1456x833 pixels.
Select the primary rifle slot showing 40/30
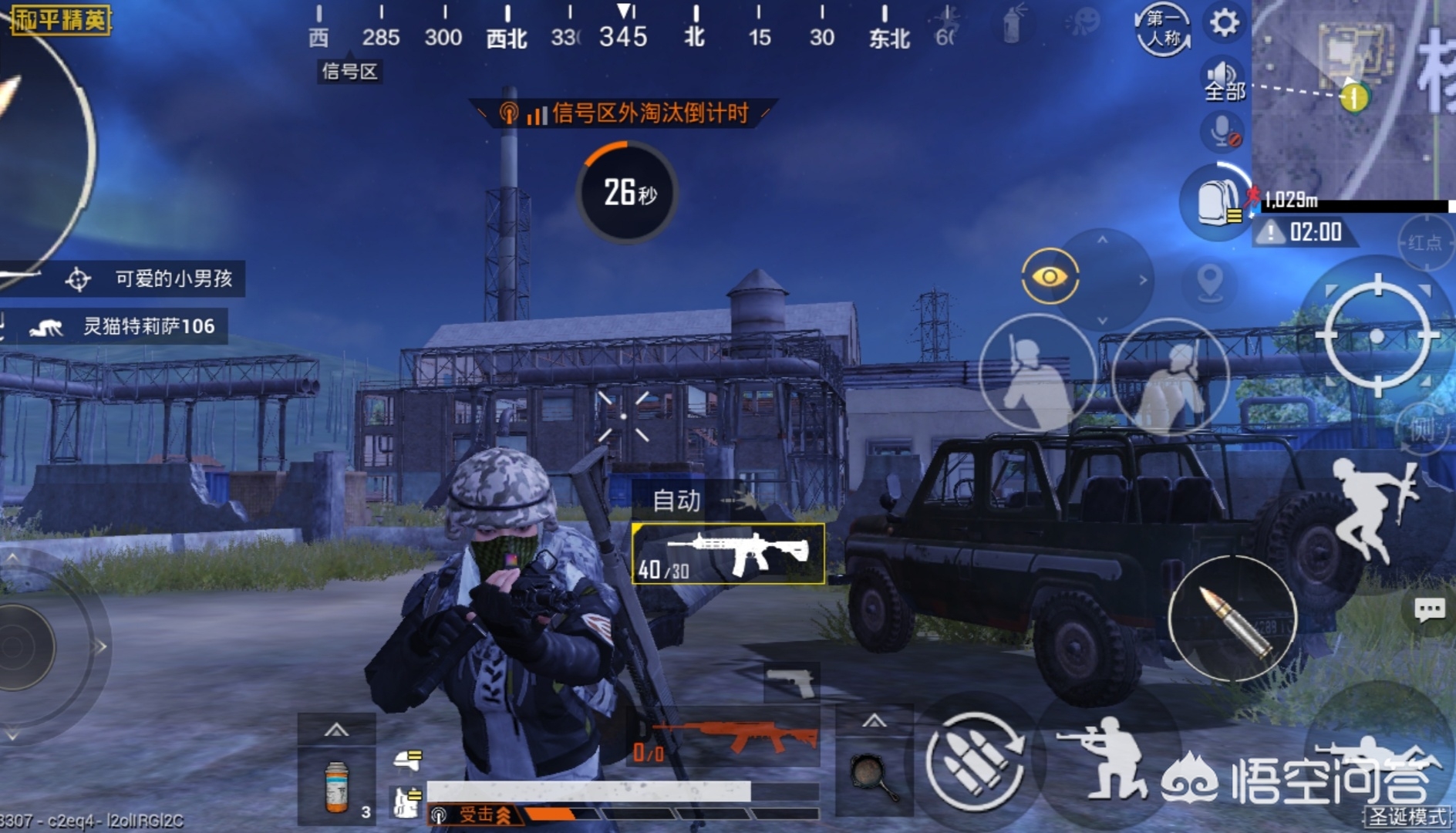pyautogui.click(x=728, y=554)
